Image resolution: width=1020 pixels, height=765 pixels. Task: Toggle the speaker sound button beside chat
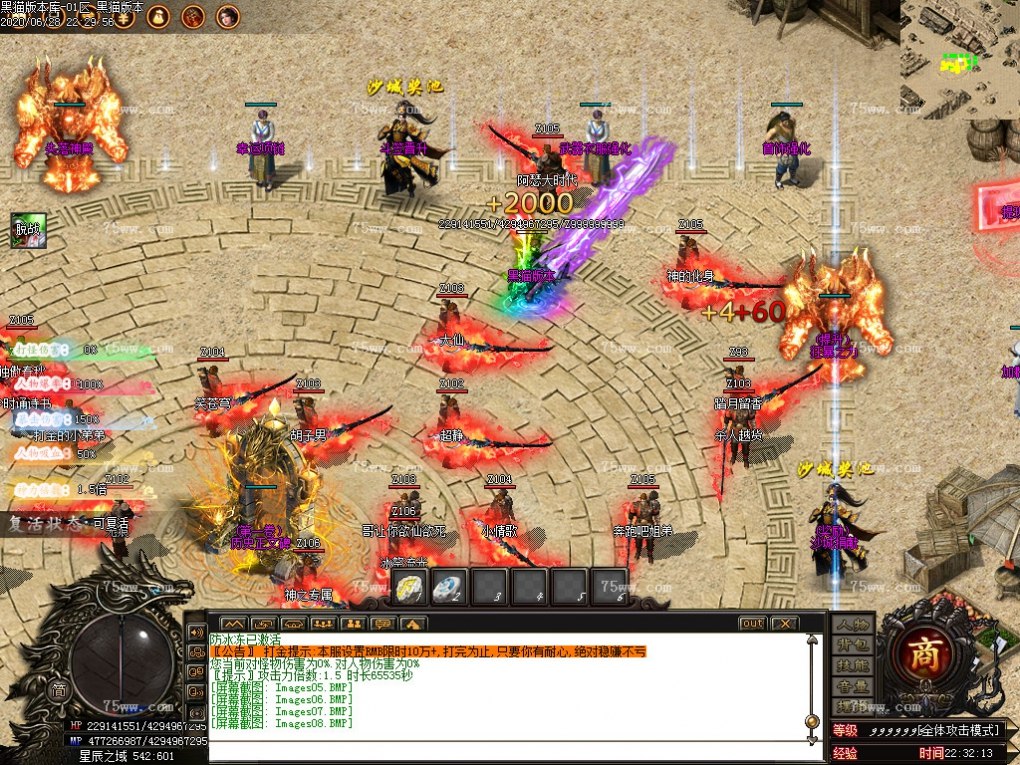click(x=196, y=633)
